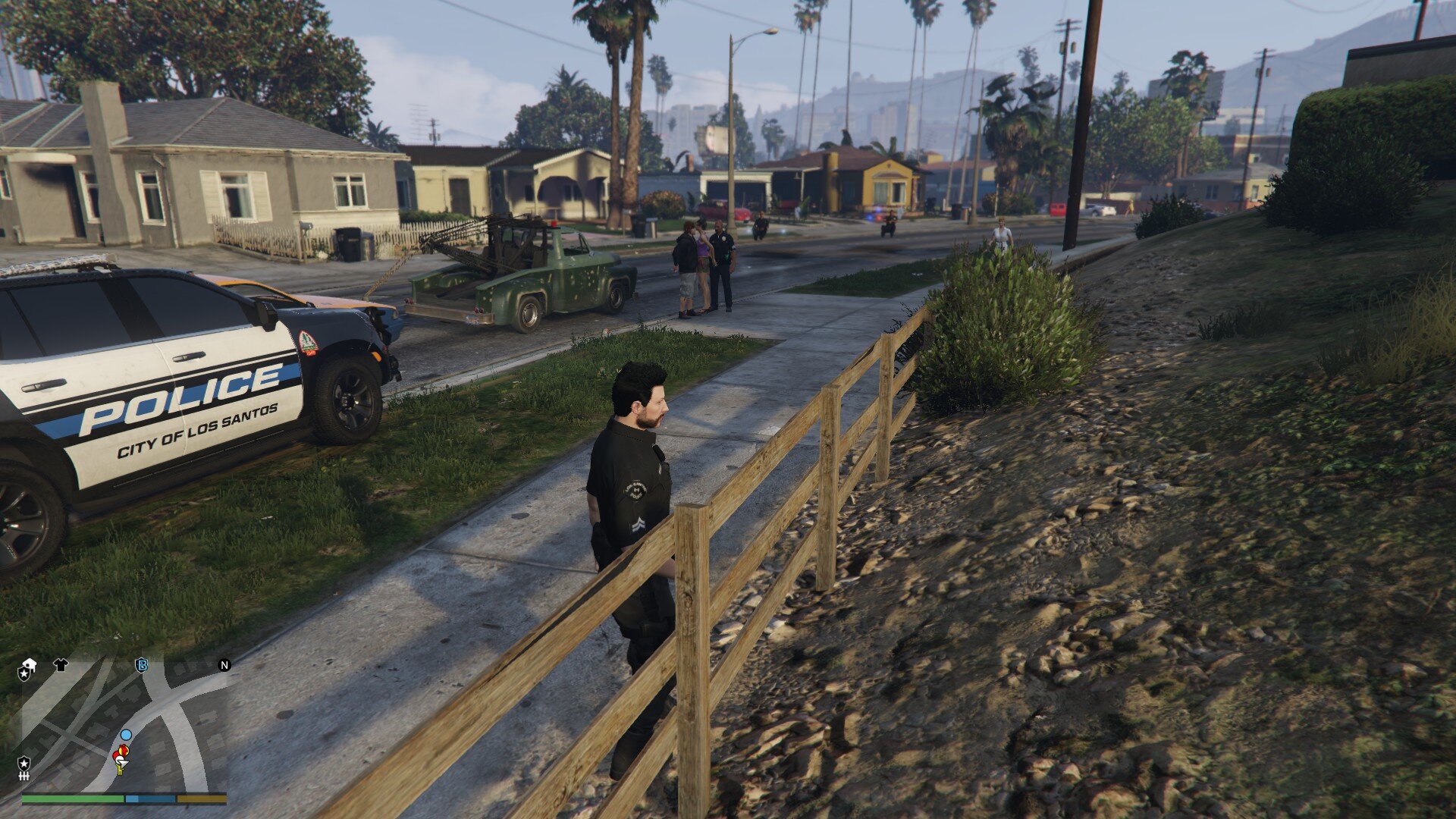Select the white fence-shaped minimap blip
This screenshot has width=1456, height=819.
24,777
